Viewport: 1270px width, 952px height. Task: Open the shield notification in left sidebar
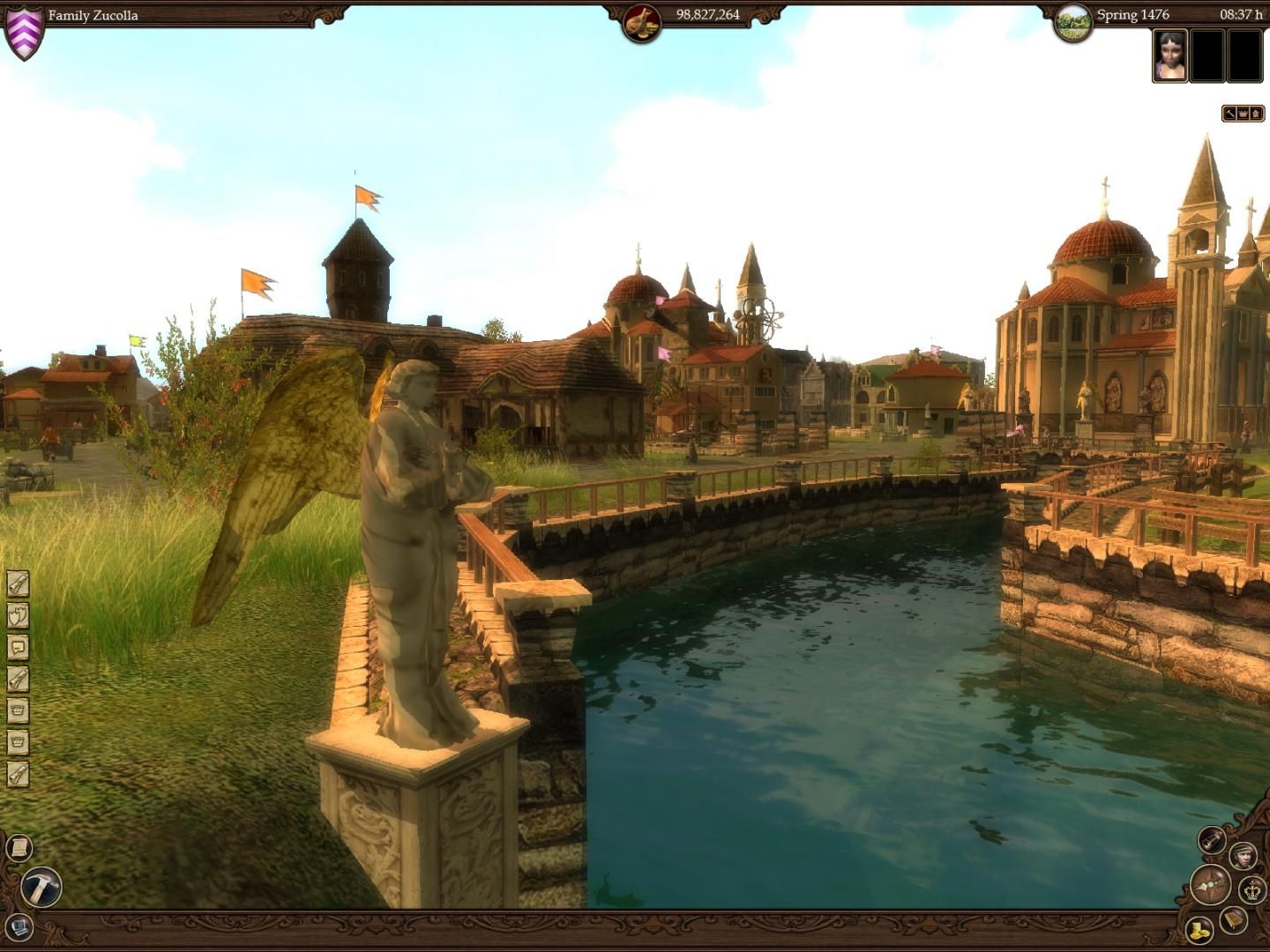[x=18, y=615]
